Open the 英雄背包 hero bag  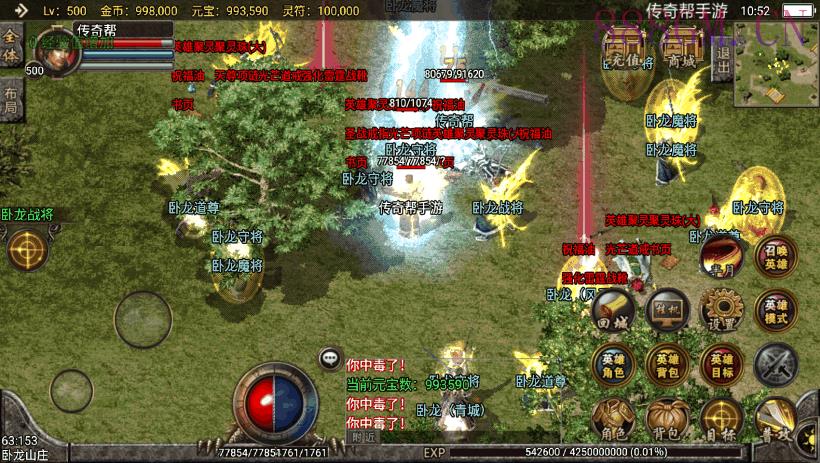(x=667, y=365)
